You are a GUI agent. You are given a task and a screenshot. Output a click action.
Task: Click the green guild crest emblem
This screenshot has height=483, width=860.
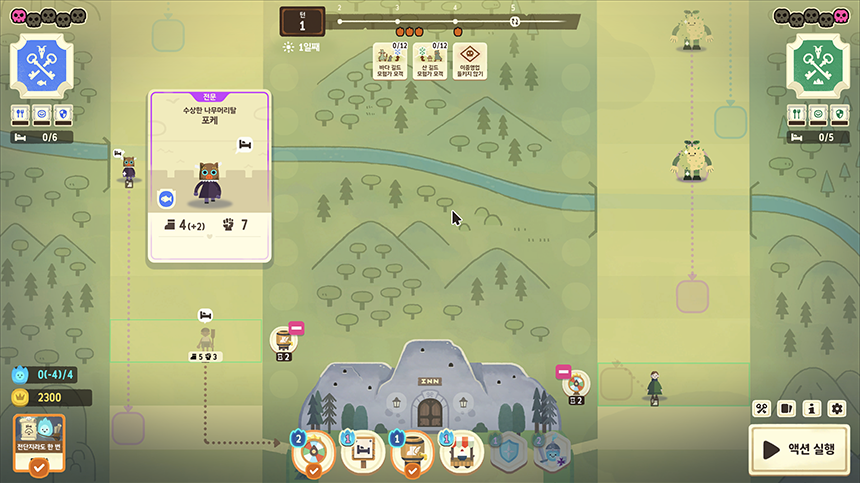point(818,66)
